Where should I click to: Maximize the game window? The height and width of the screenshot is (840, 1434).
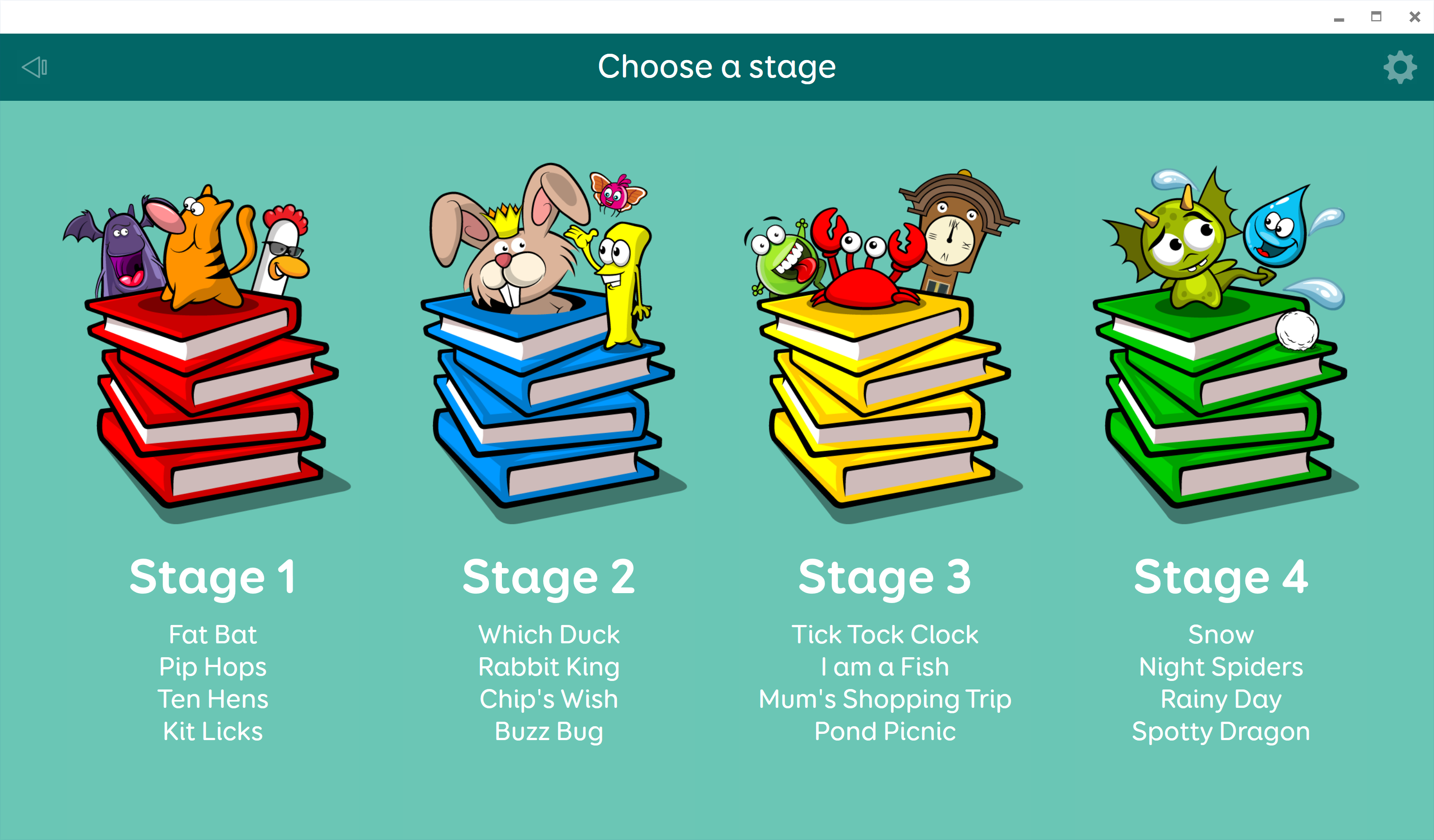(1377, 17)
